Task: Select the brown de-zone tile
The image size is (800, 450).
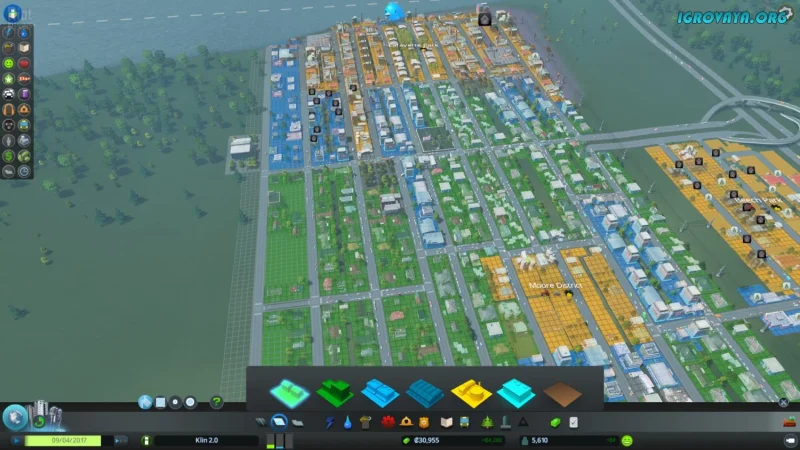Action: coord(563,390)
